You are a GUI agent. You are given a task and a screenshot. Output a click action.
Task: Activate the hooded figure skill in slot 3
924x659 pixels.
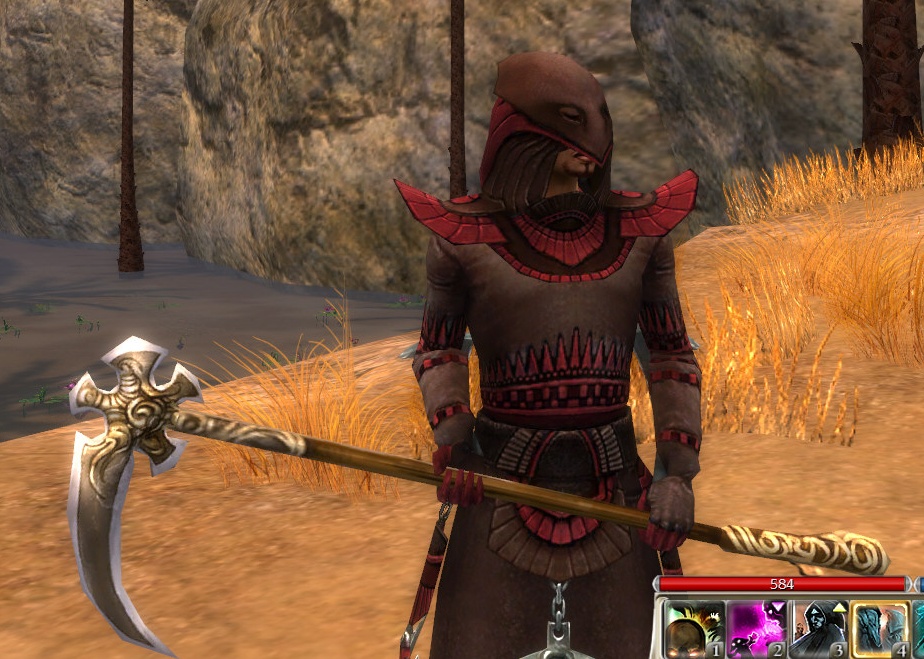pos(818,630)
